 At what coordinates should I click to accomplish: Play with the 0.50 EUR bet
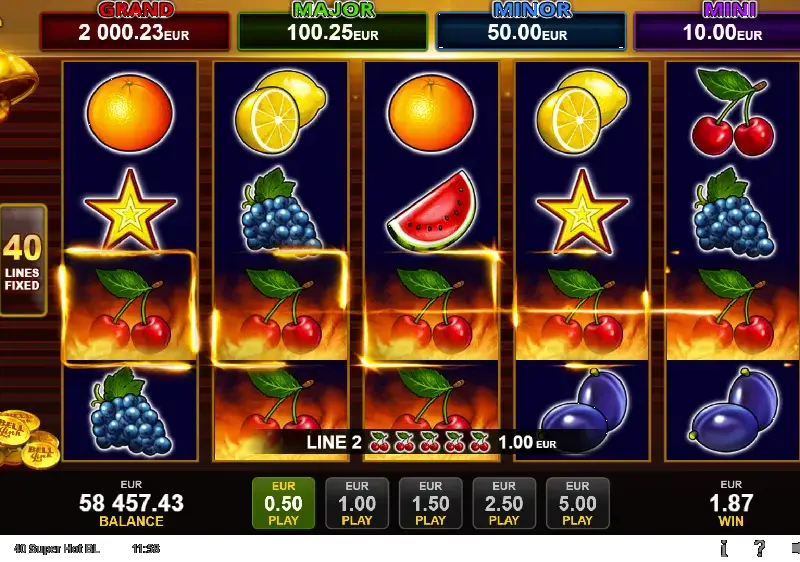coord(284,503)
